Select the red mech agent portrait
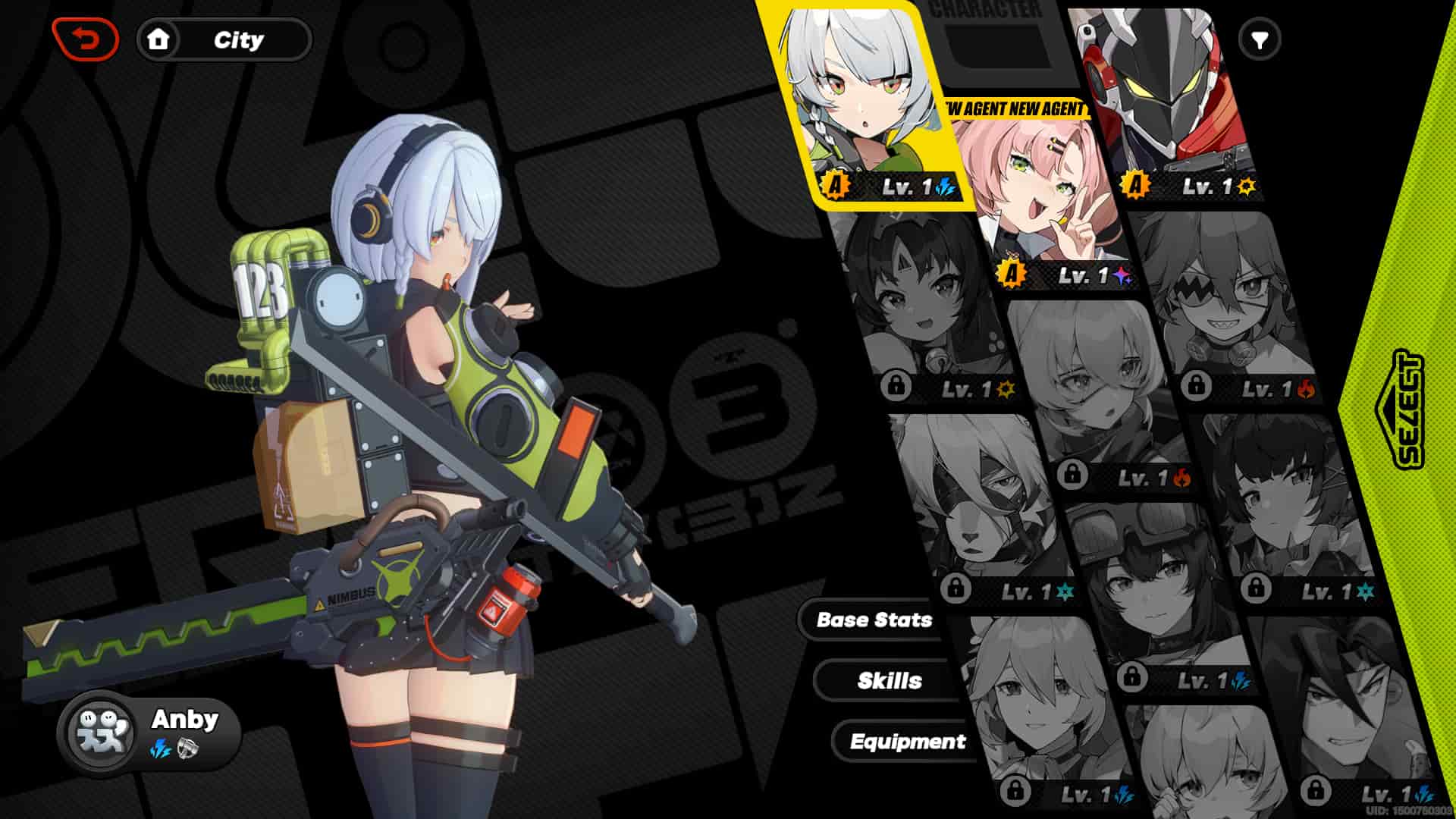The height and width of the screenshot is (819, 1456). 1160,99
